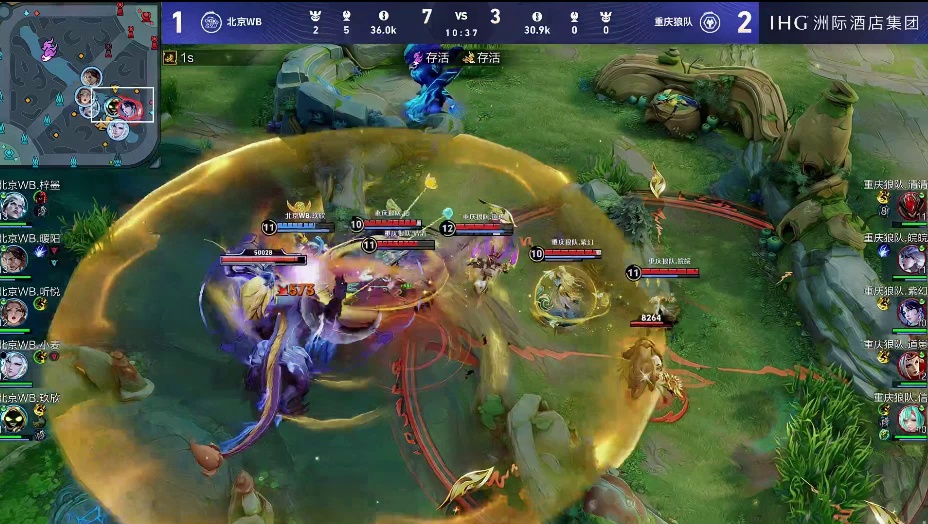Image resolution: width=928 pixels, height=524 pixels.
Task: Select 北京WB.梓墨 player portrait
Action: 14,207
